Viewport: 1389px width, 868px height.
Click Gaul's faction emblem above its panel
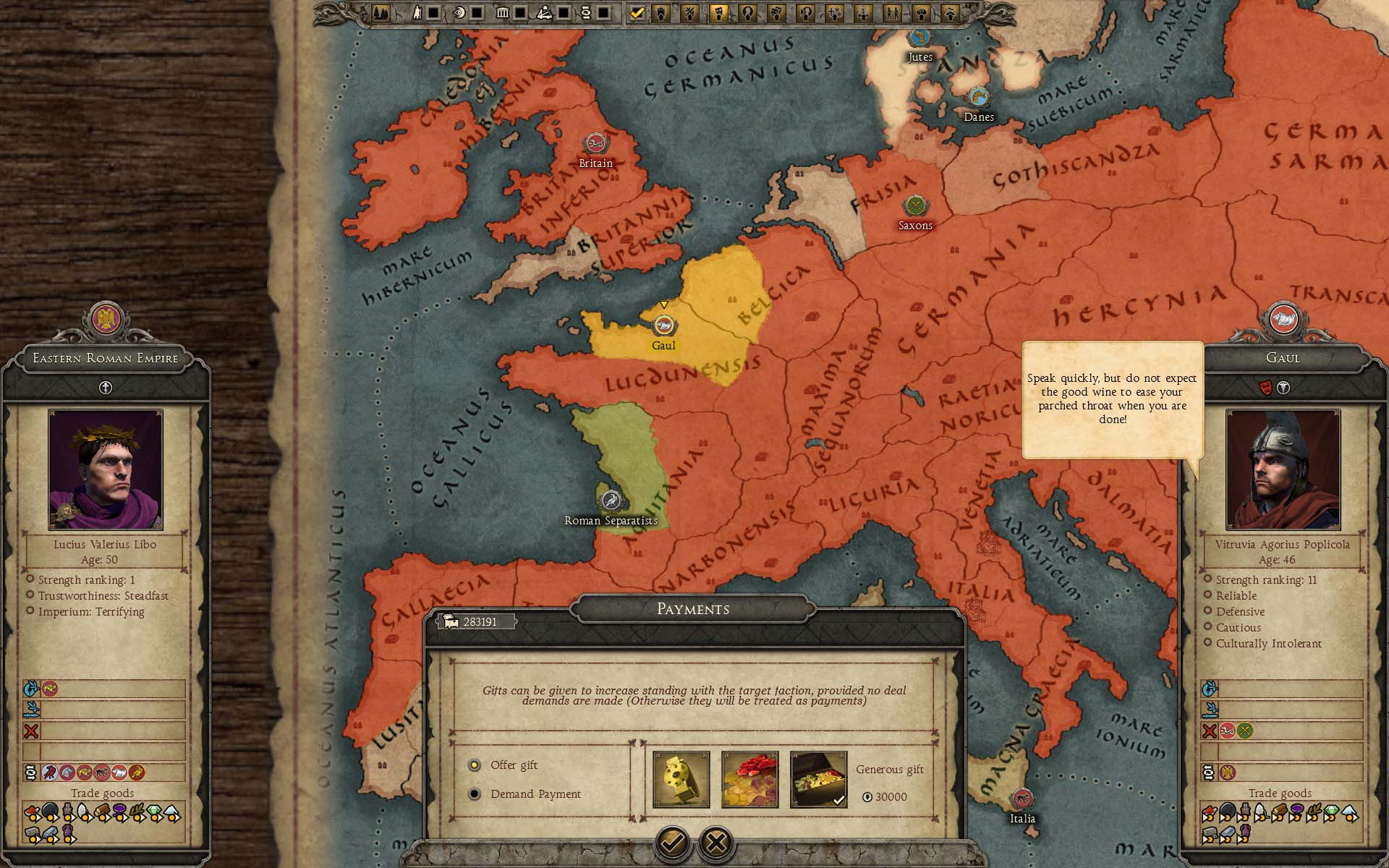(1283, 320)
